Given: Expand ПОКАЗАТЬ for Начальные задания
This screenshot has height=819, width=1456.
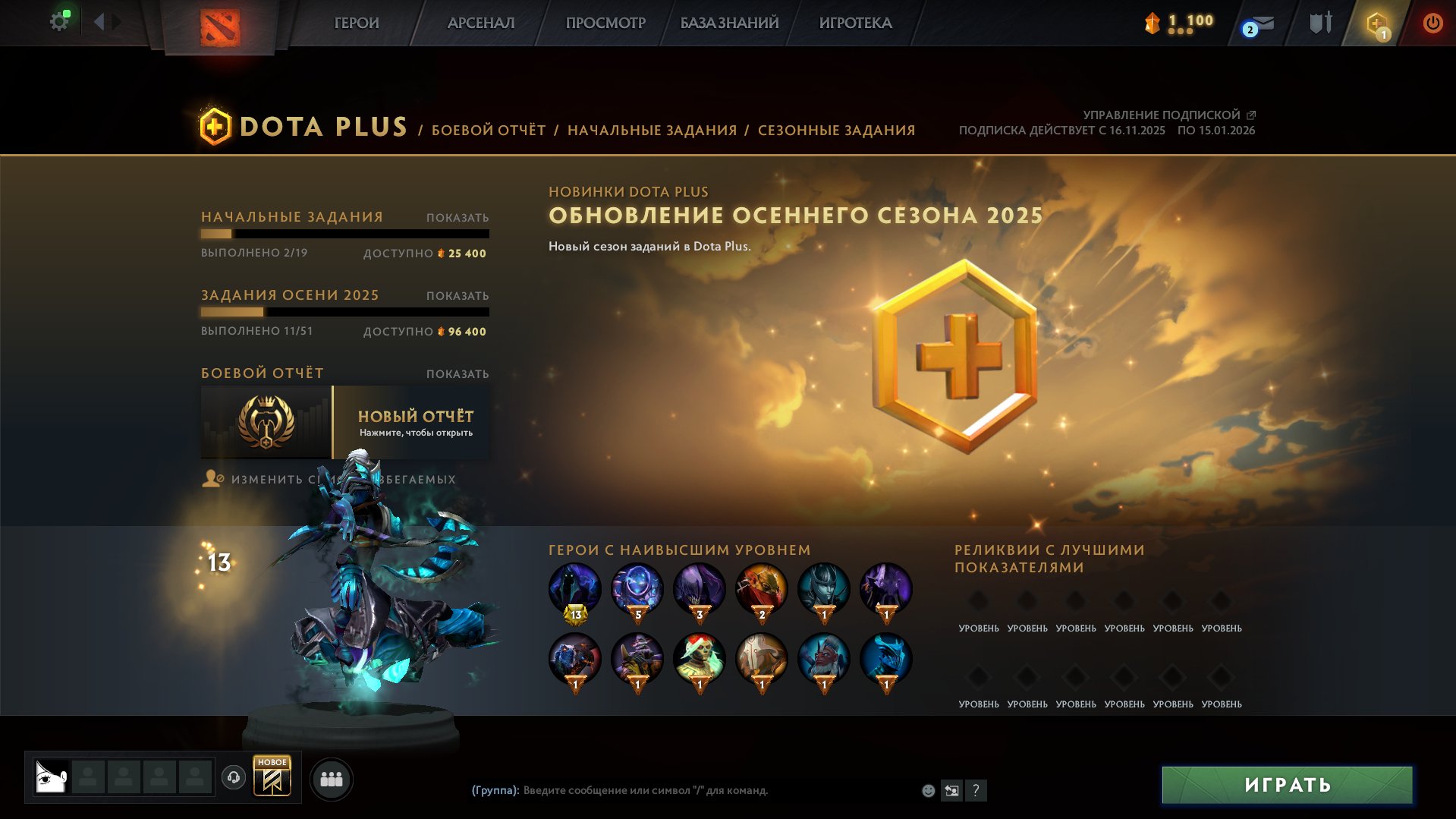Looking at the screenshot, I should point(456,216).
